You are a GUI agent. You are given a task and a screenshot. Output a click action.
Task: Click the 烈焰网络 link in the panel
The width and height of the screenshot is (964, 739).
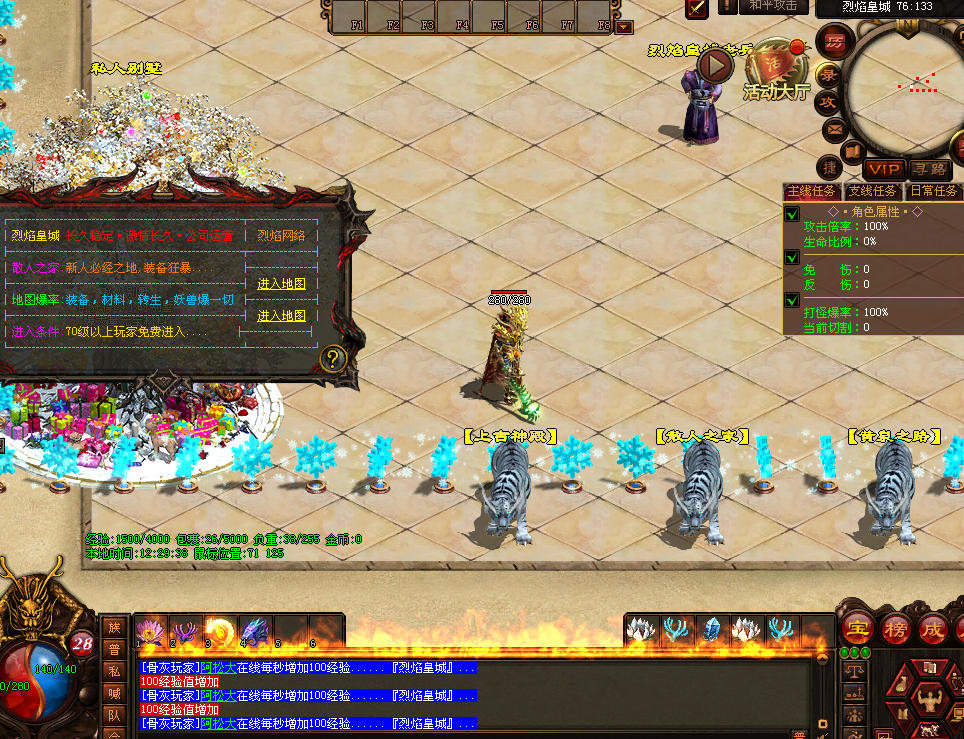click(x=281, y=236)
